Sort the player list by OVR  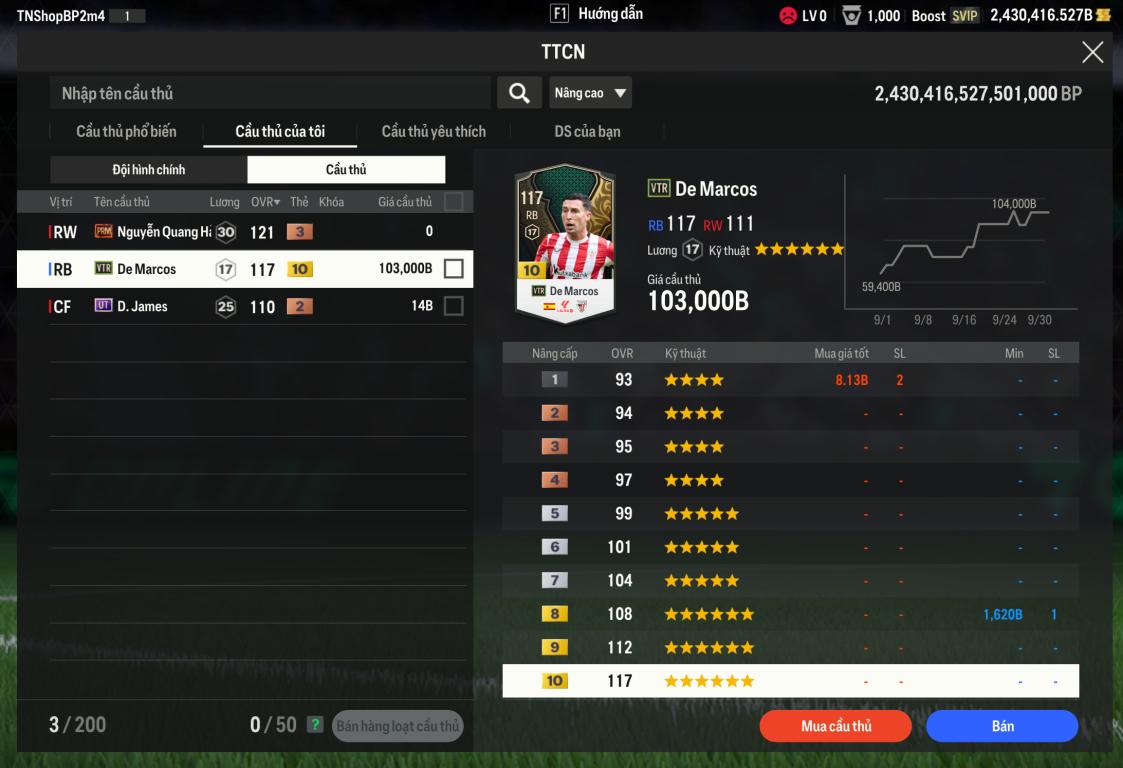(265, 202)
